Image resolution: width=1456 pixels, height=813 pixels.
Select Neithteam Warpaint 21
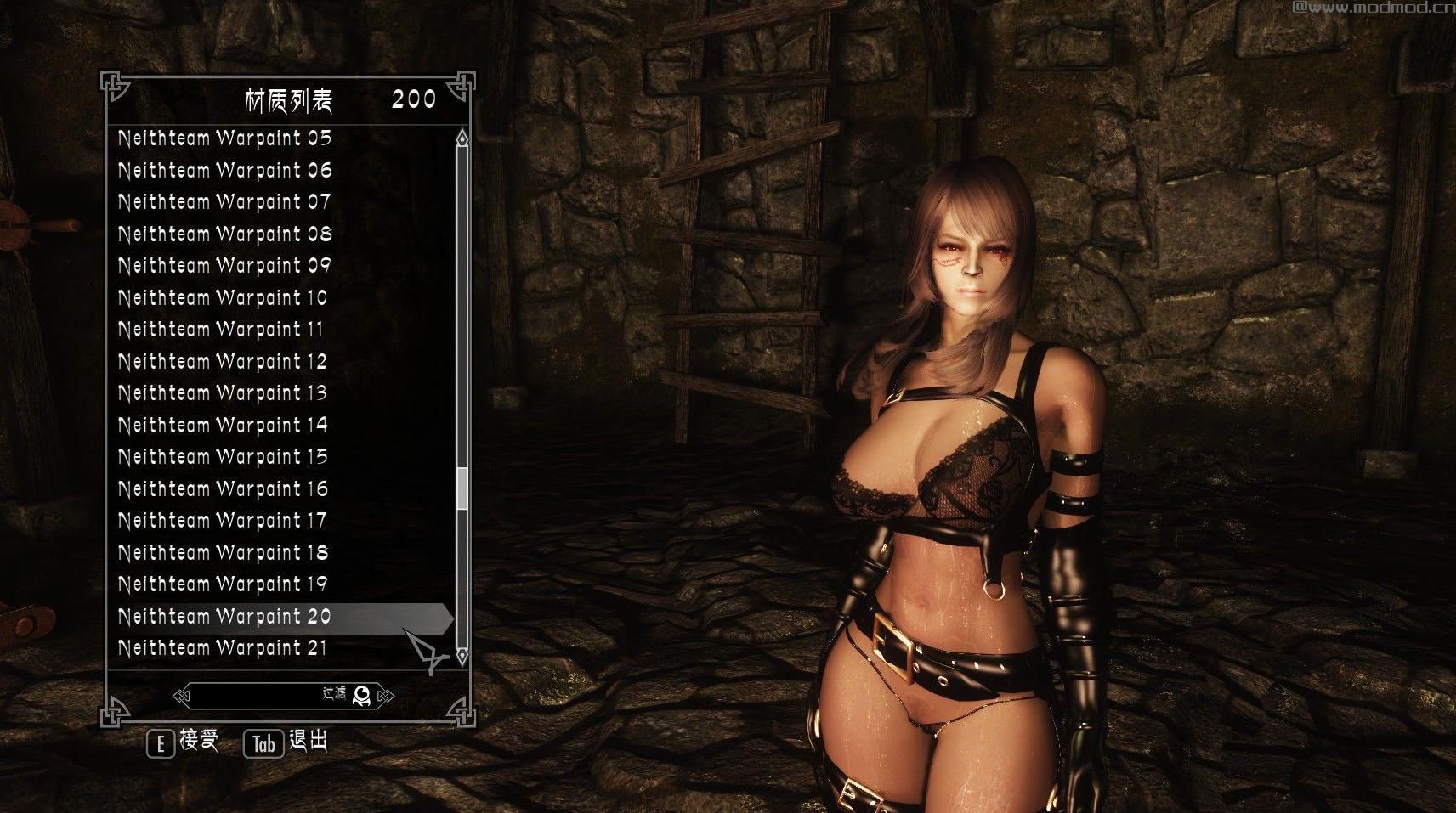tap(223, 648)
